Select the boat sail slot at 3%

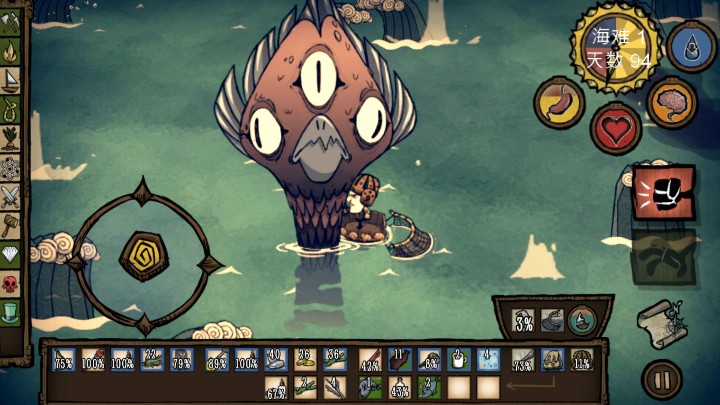tap(523, 320)
